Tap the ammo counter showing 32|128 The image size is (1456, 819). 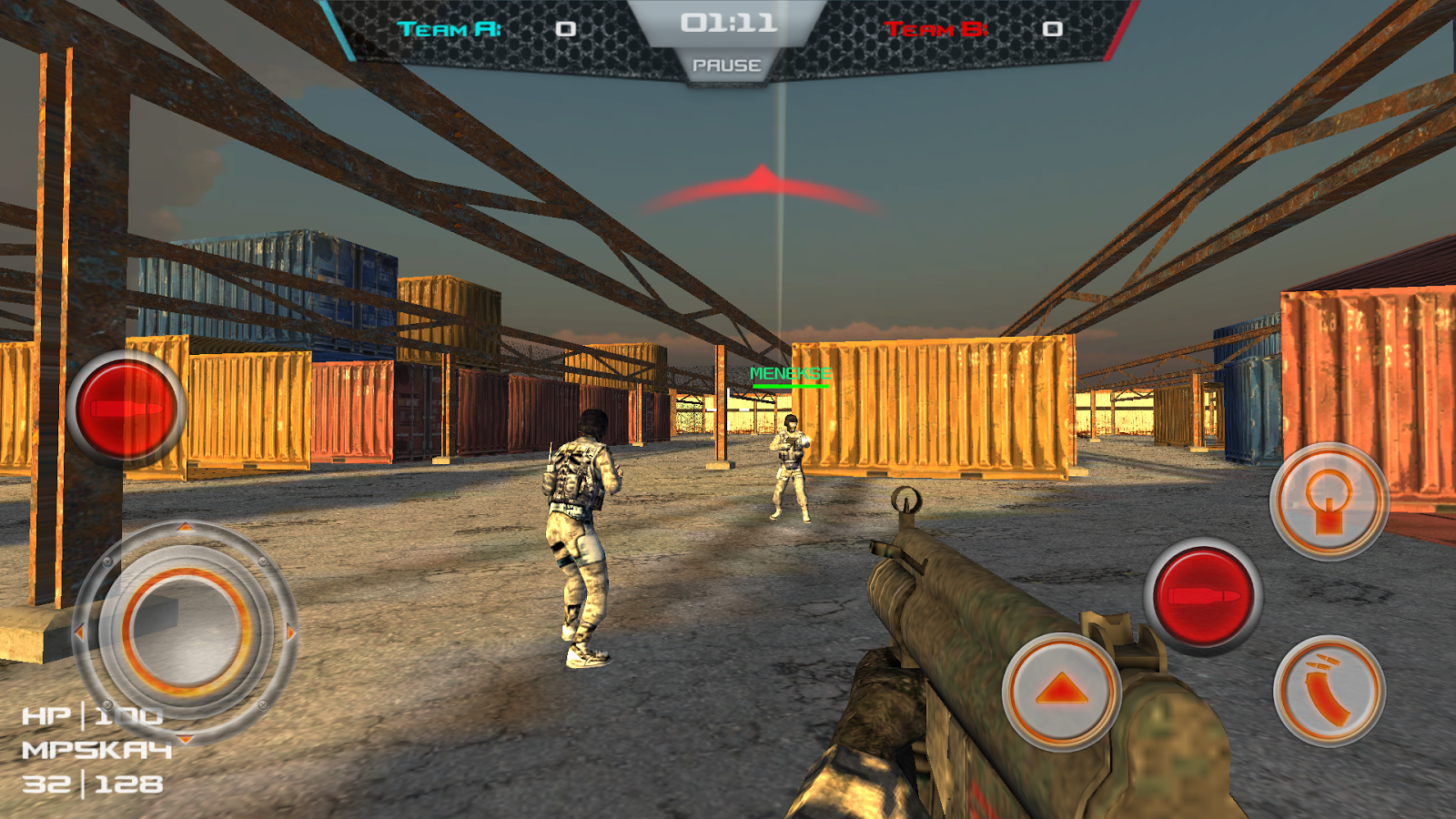91,784
